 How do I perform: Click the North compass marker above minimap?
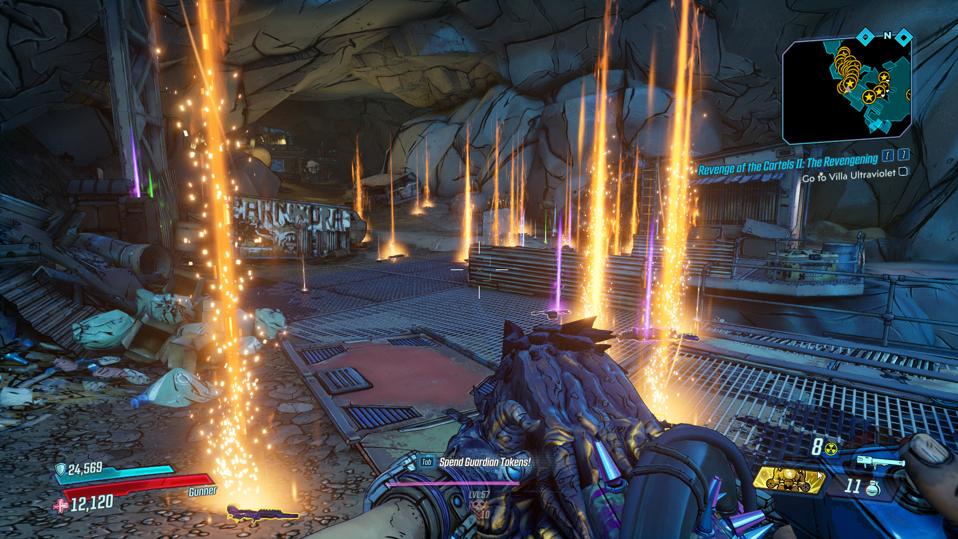pos(886,35)
